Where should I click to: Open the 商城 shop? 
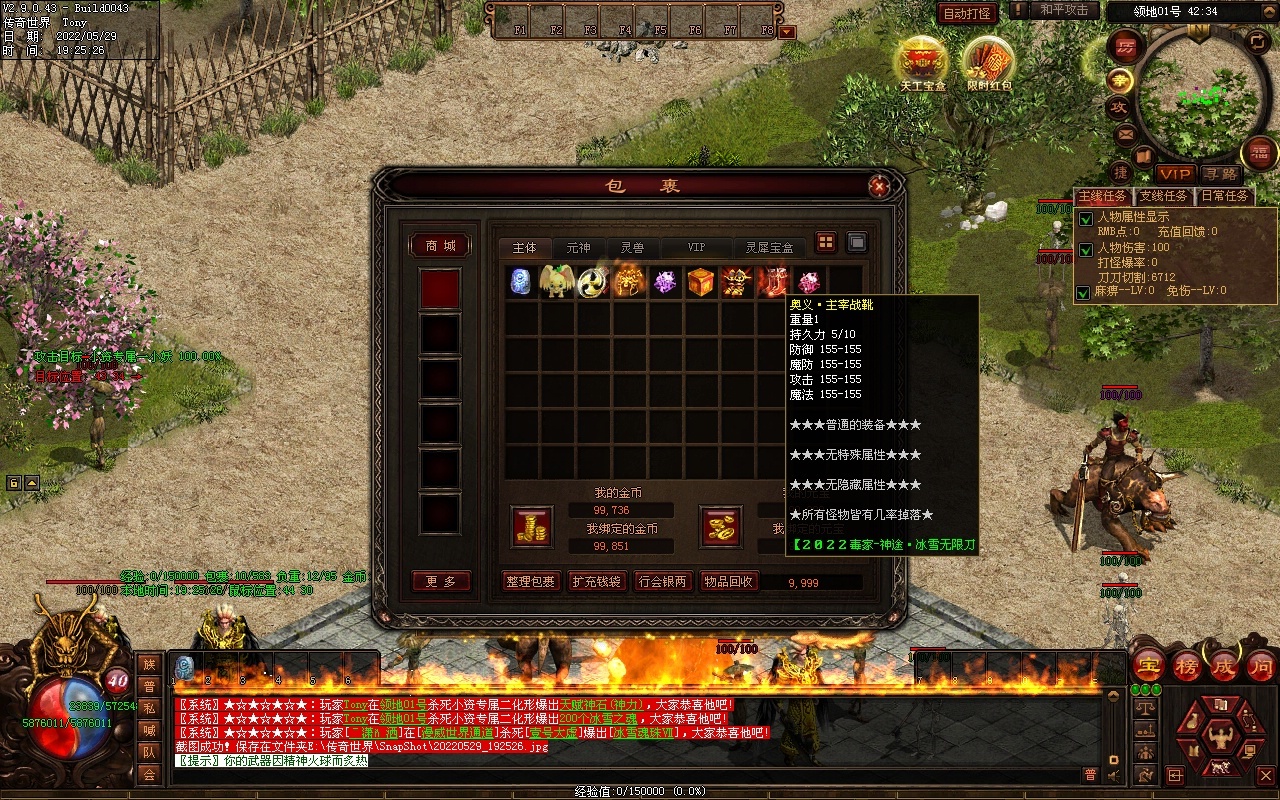(441, 246)
